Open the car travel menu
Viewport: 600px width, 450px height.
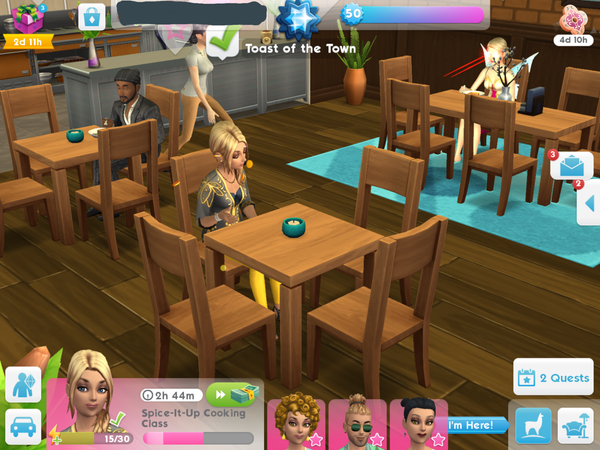(23, 425)
